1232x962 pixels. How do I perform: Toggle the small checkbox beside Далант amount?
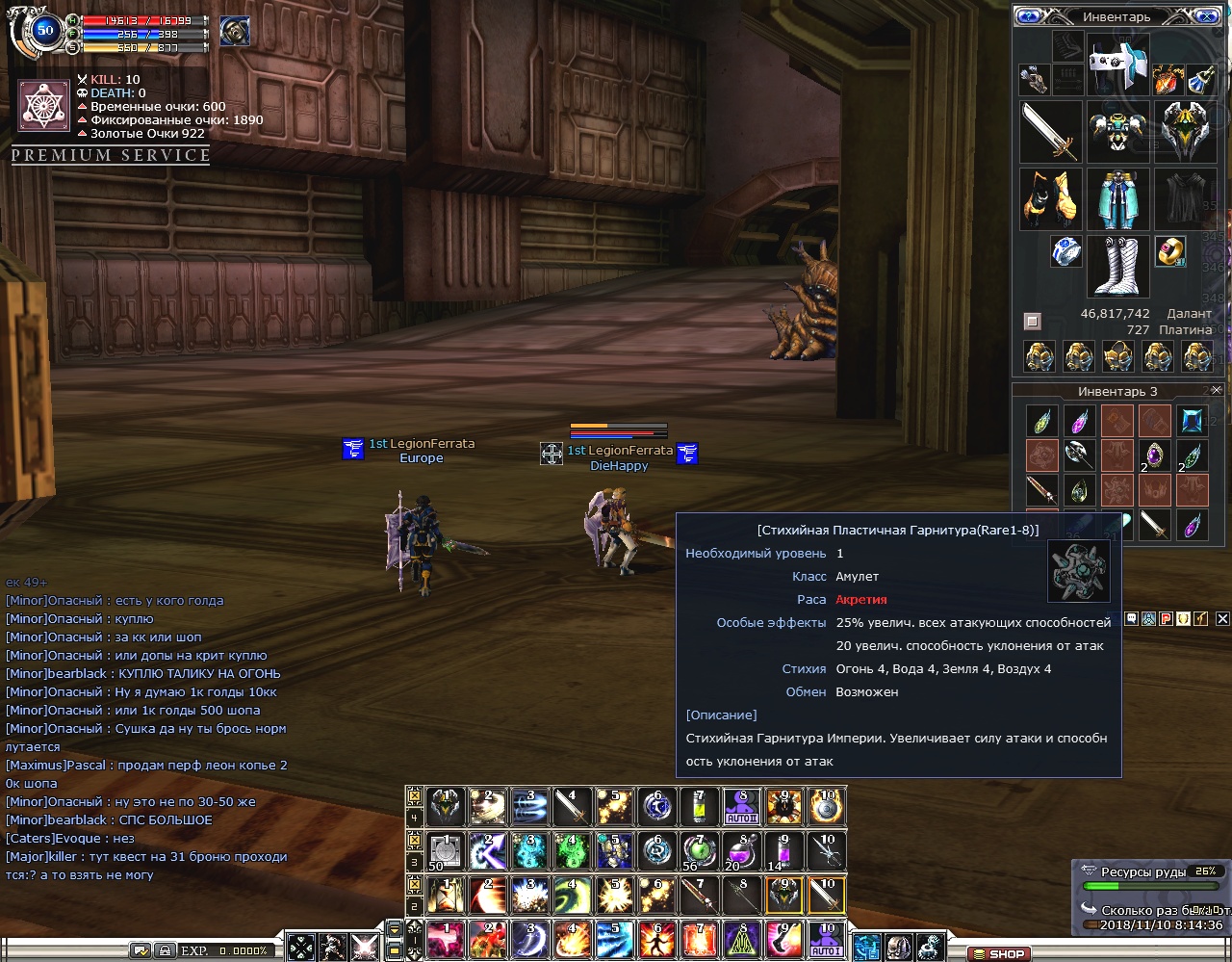(1032, 321)
